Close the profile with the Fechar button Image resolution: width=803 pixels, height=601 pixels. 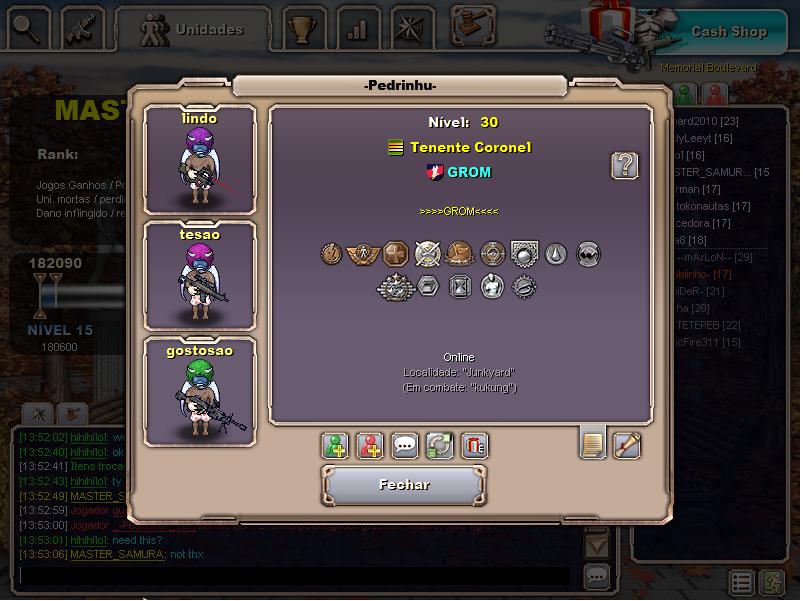point(404,485)
